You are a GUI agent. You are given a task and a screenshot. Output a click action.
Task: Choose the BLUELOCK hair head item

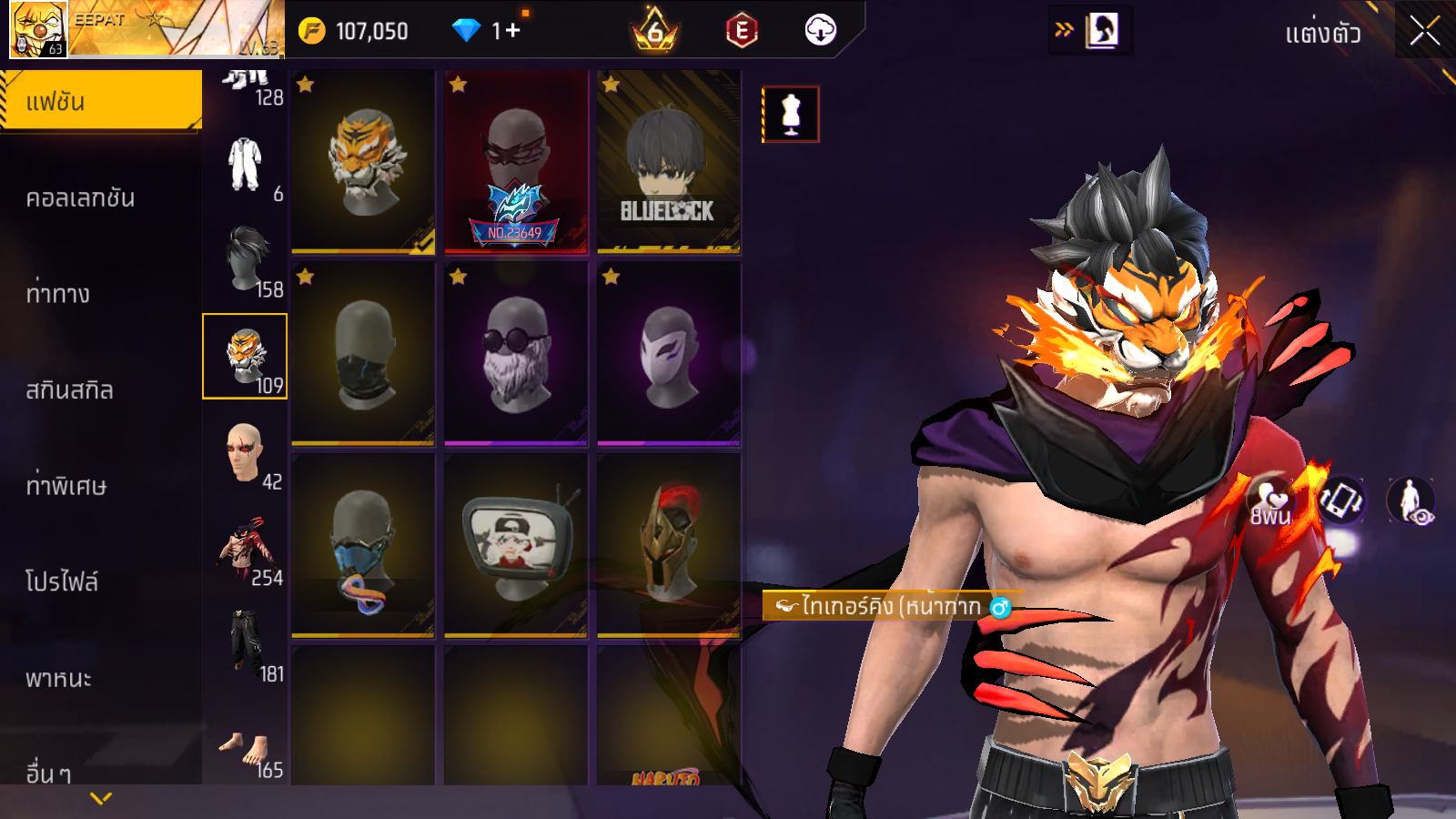click(669, 162)
